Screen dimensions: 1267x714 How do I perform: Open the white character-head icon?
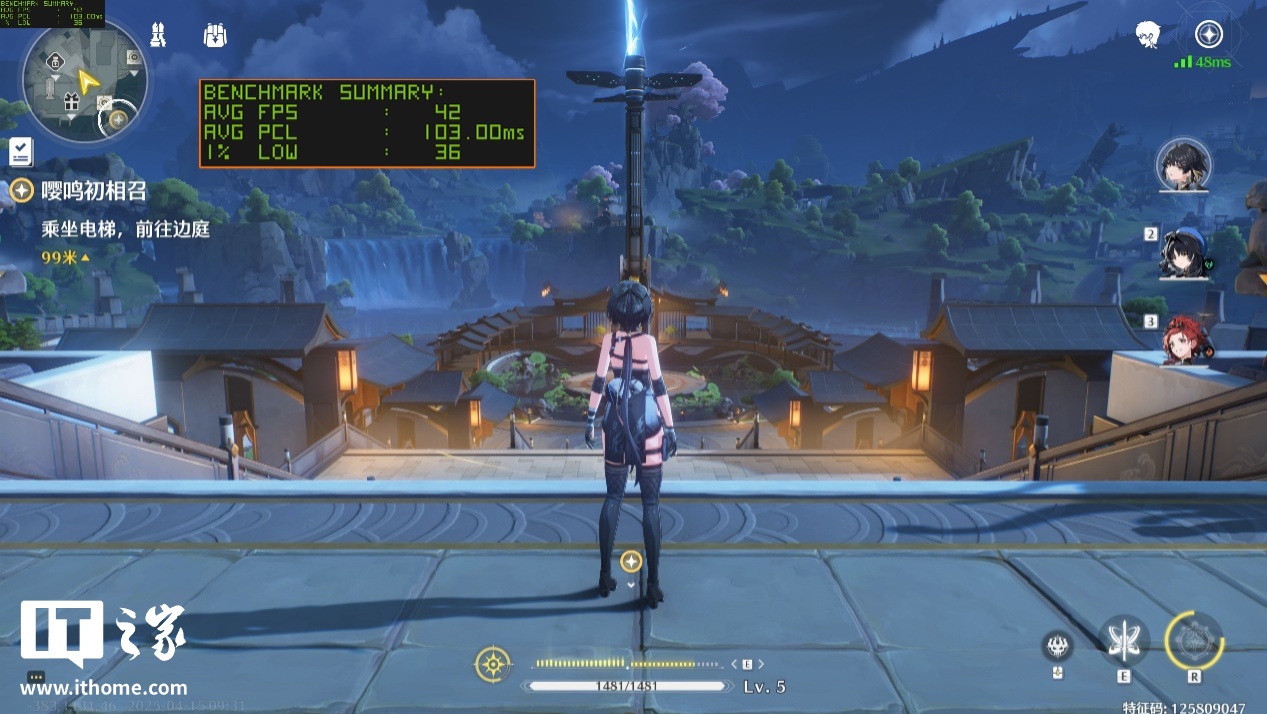[1148, 36]
